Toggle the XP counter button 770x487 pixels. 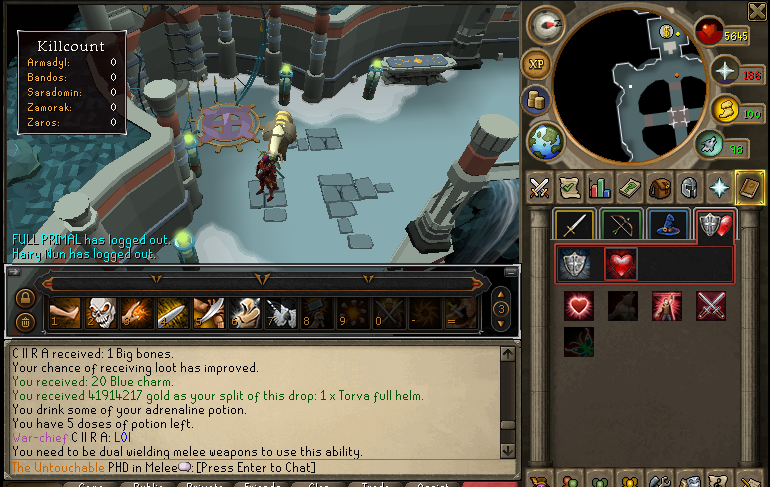[537, 62]
